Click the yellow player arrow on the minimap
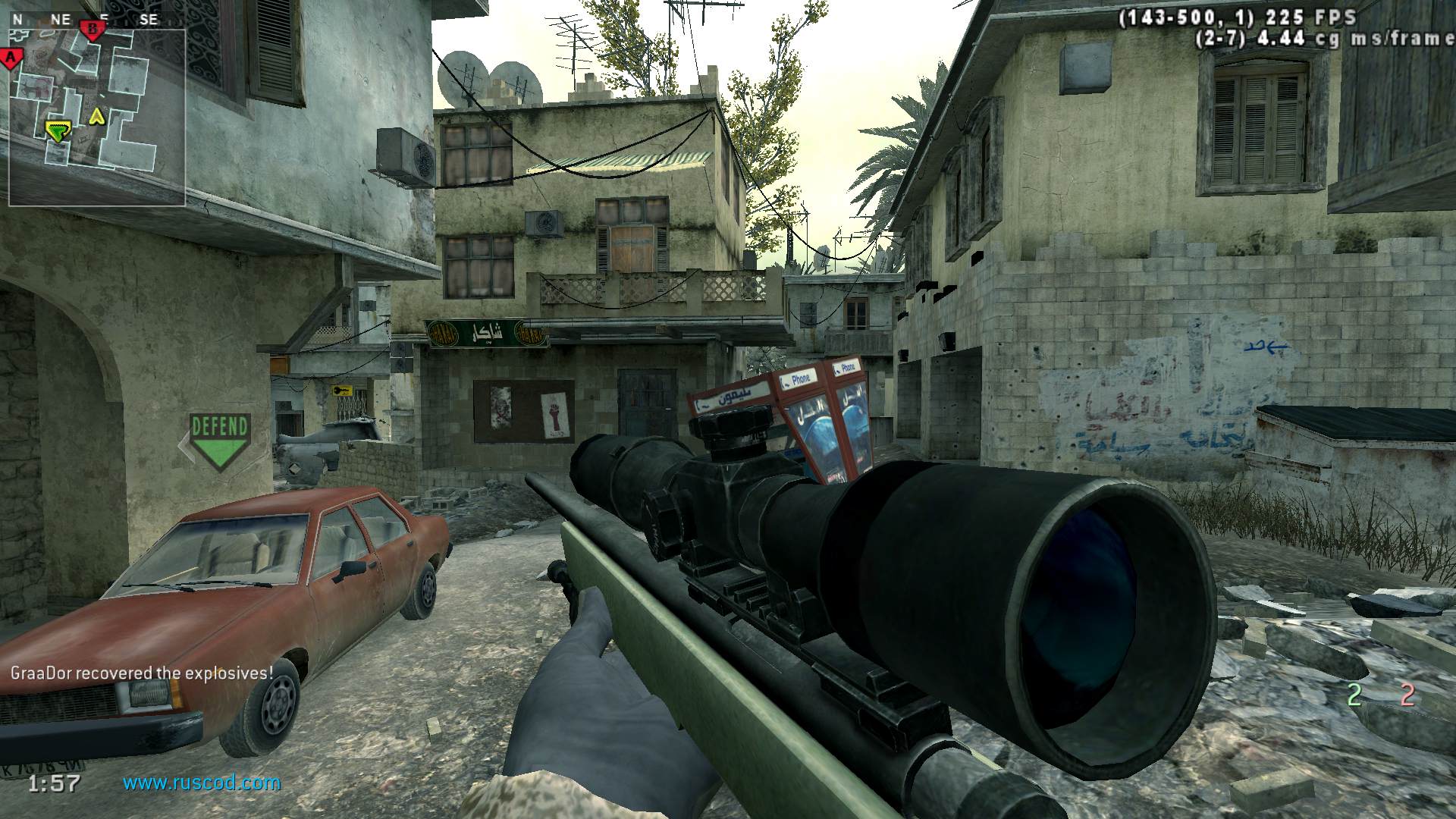 96,116
